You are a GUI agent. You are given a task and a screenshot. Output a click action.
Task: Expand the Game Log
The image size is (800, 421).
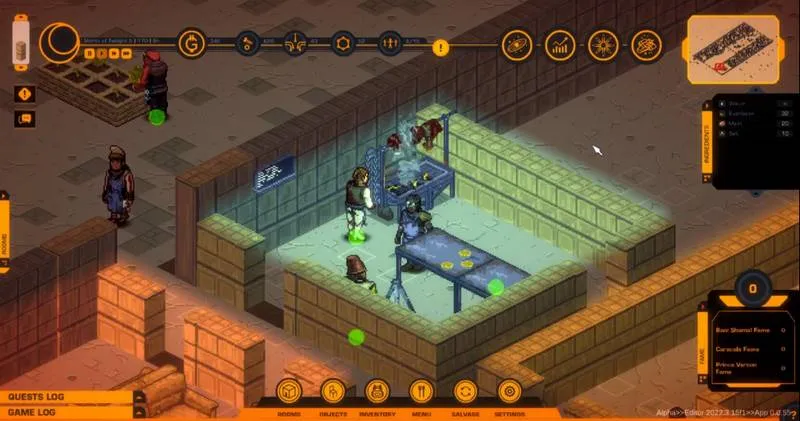coord(66,412)
